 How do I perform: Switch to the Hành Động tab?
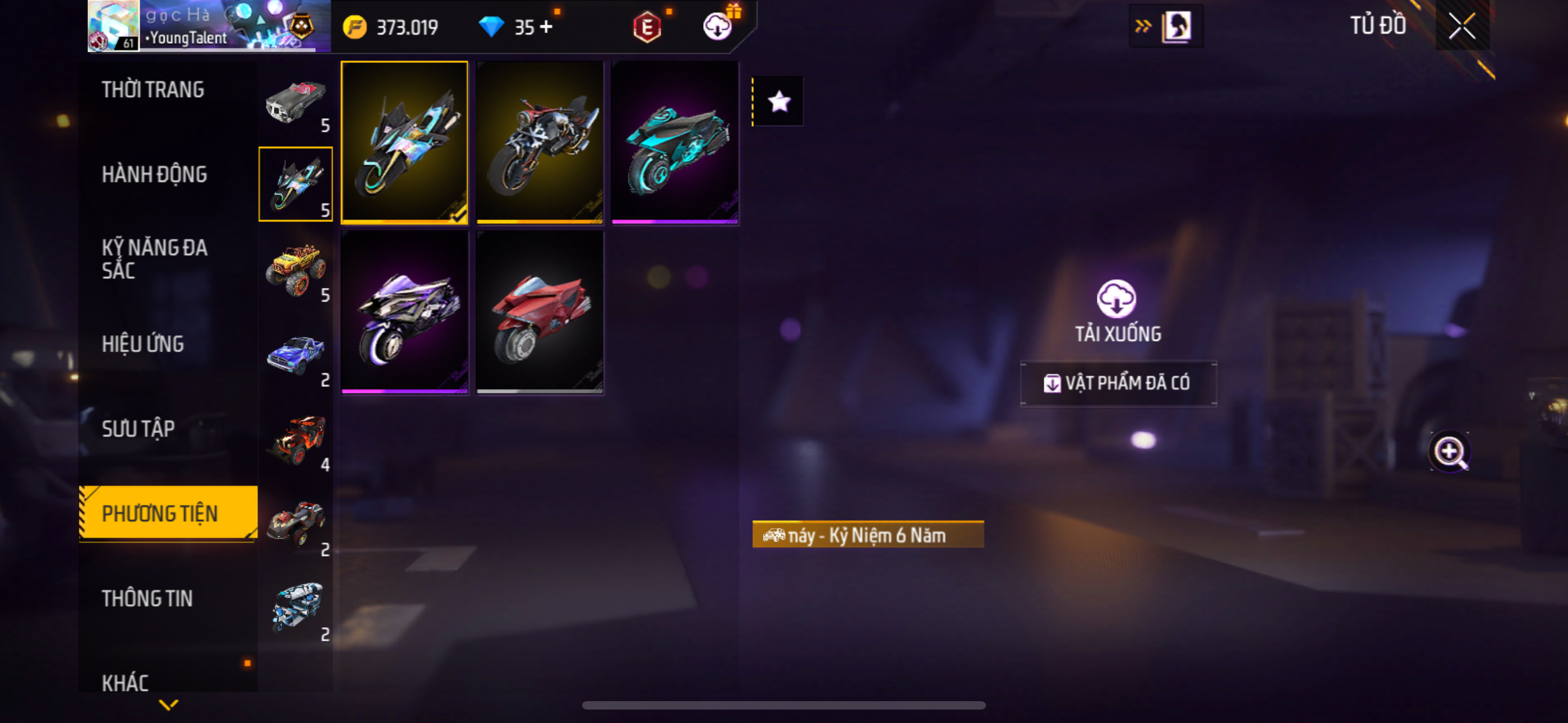pyautogui.click(x=154, y=174)
